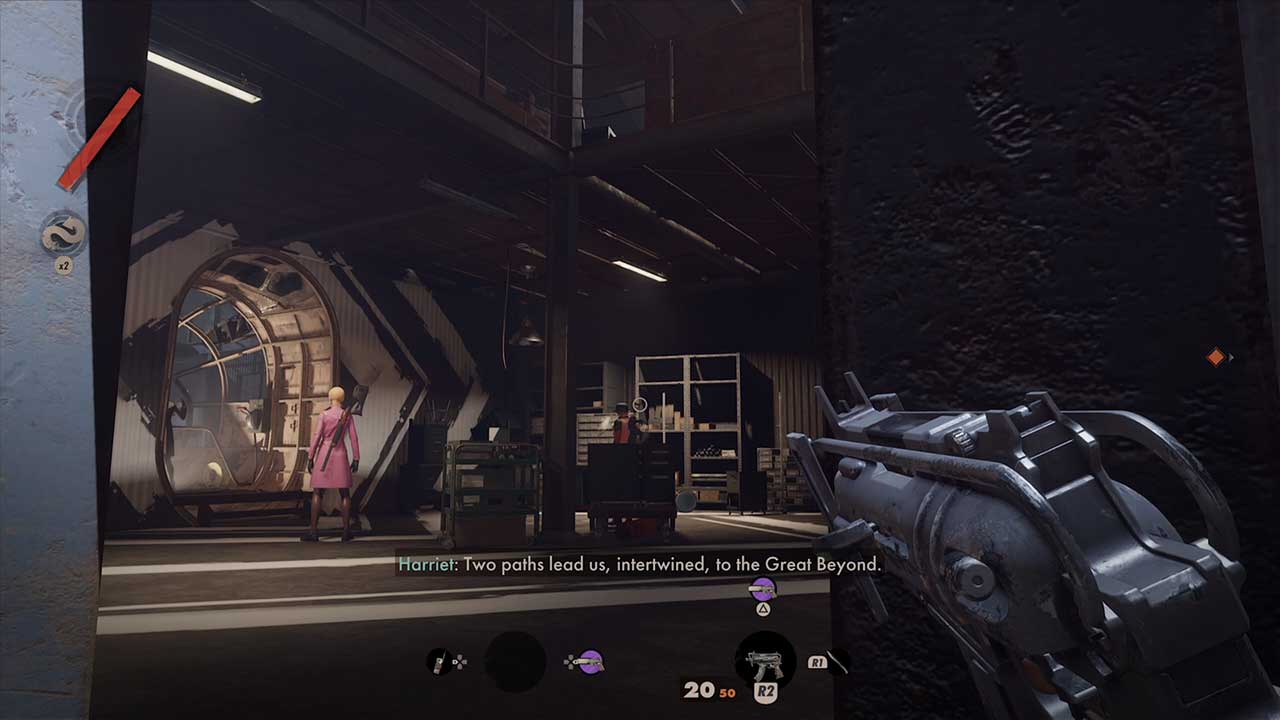Switch to the purple-backed secondary weapon icon
This screenshot has width=1280, height=720.
tap(591, 661)
